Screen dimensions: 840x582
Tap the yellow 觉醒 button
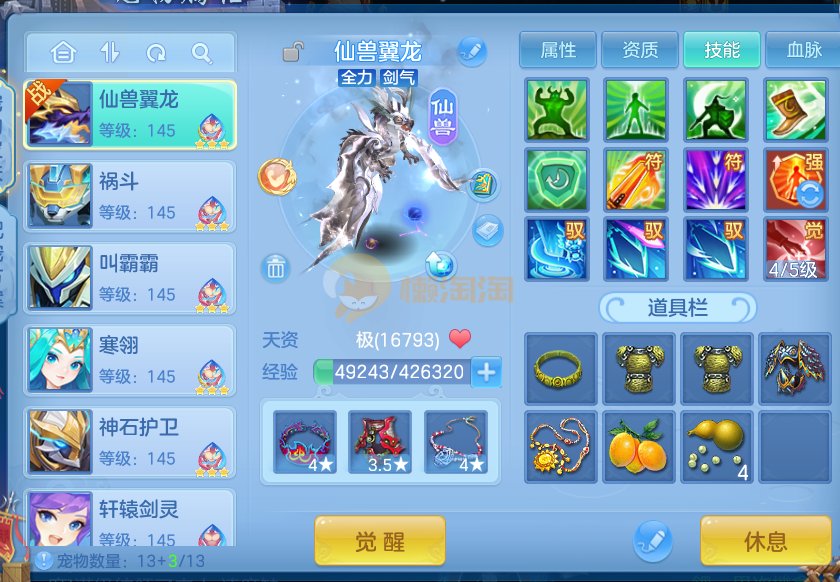click(x=379, y=541)
